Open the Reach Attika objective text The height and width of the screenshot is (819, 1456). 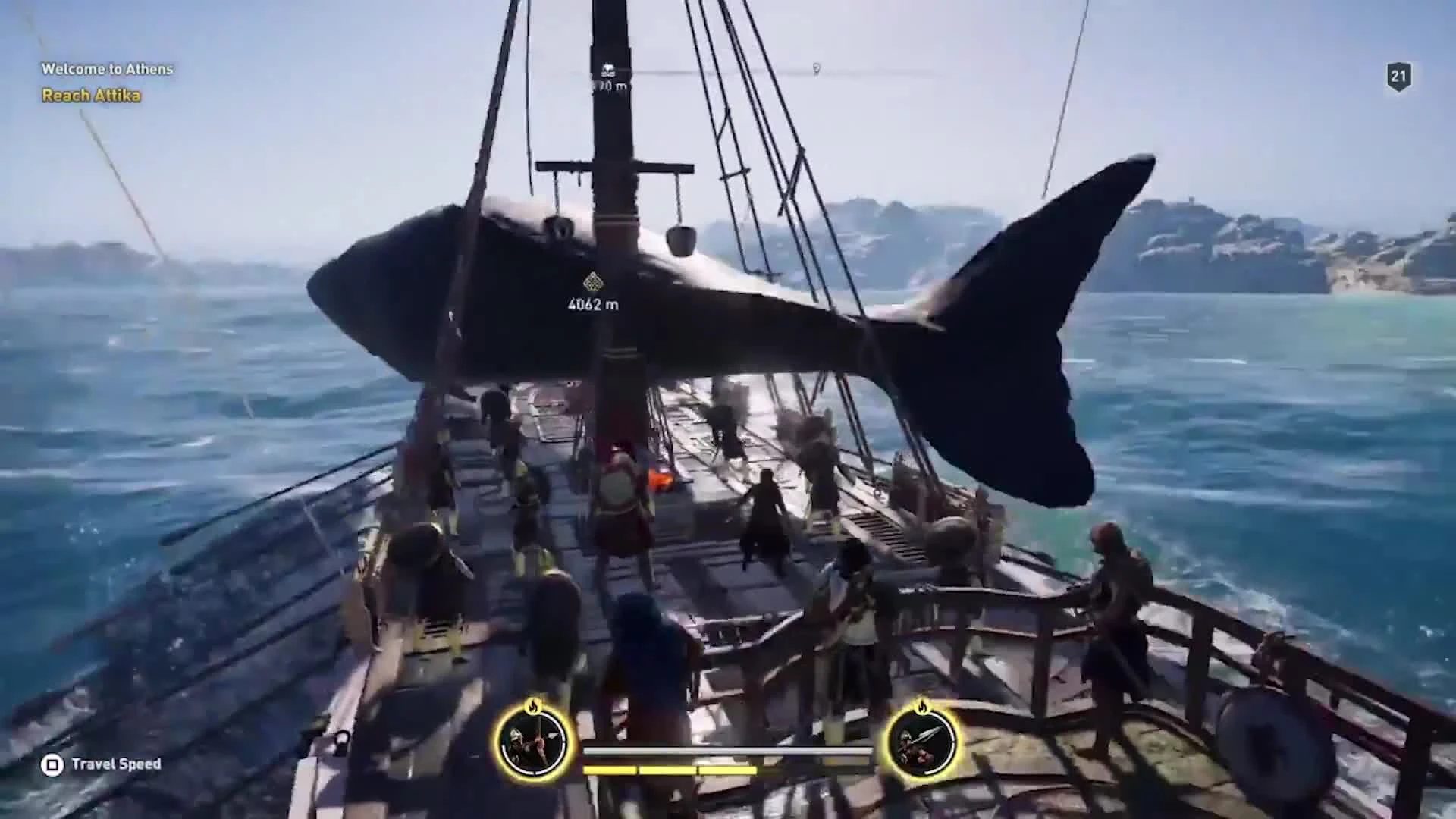(91, 96)
